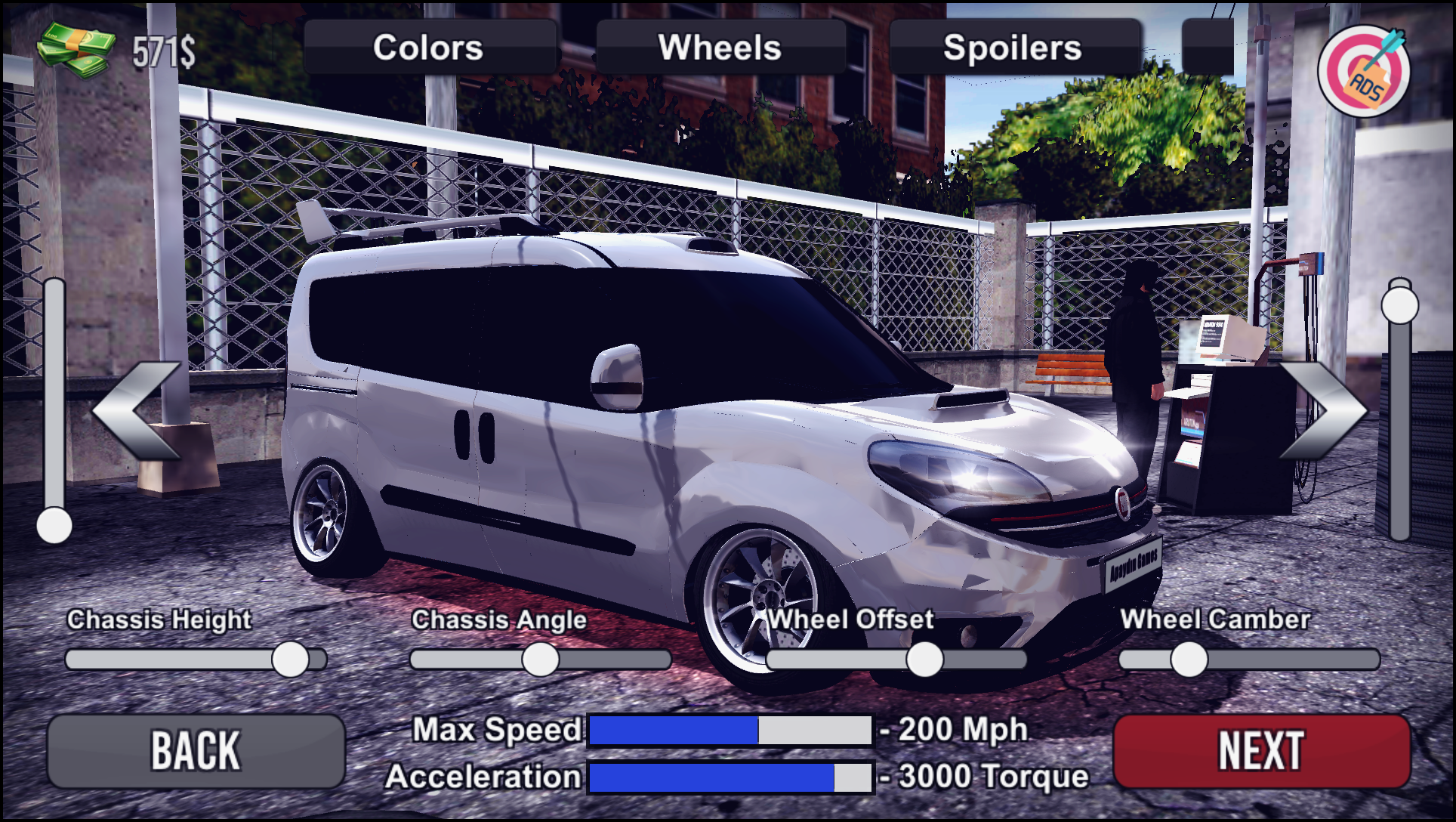Adjust the Chassis Height slider handle
Screen dimensions: 1456x822
pyautogui.click(x=289, y=657)
